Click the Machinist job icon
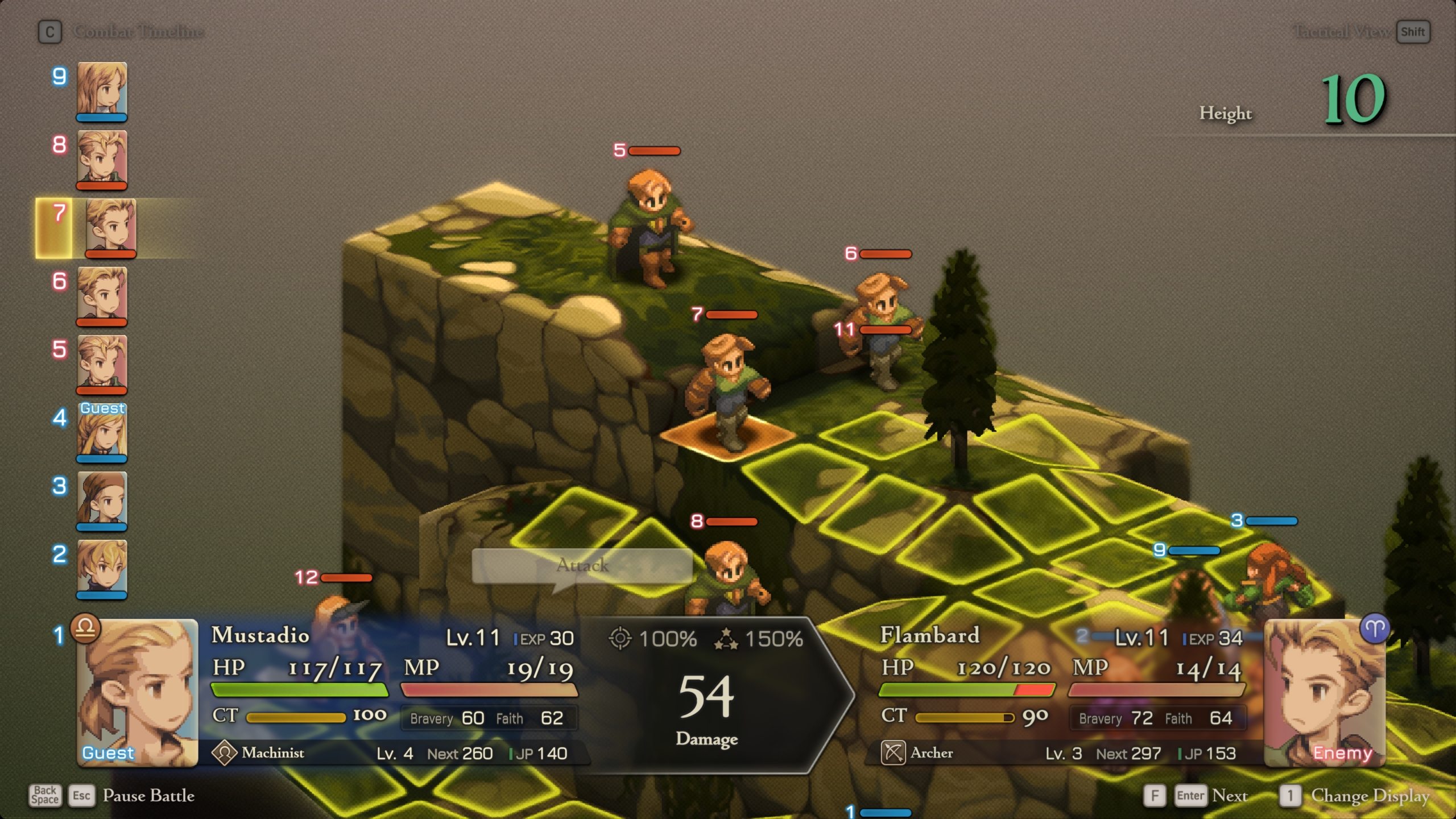This screenshot has height=819, width=1456. coord(225,752)
